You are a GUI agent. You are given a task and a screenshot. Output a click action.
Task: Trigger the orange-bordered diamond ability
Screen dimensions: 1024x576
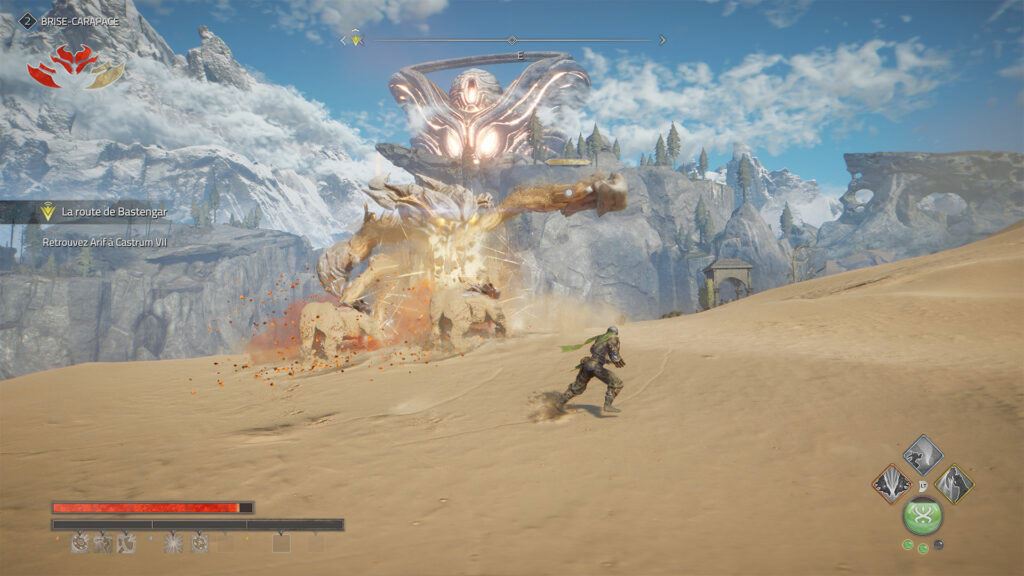coord(891,484)
